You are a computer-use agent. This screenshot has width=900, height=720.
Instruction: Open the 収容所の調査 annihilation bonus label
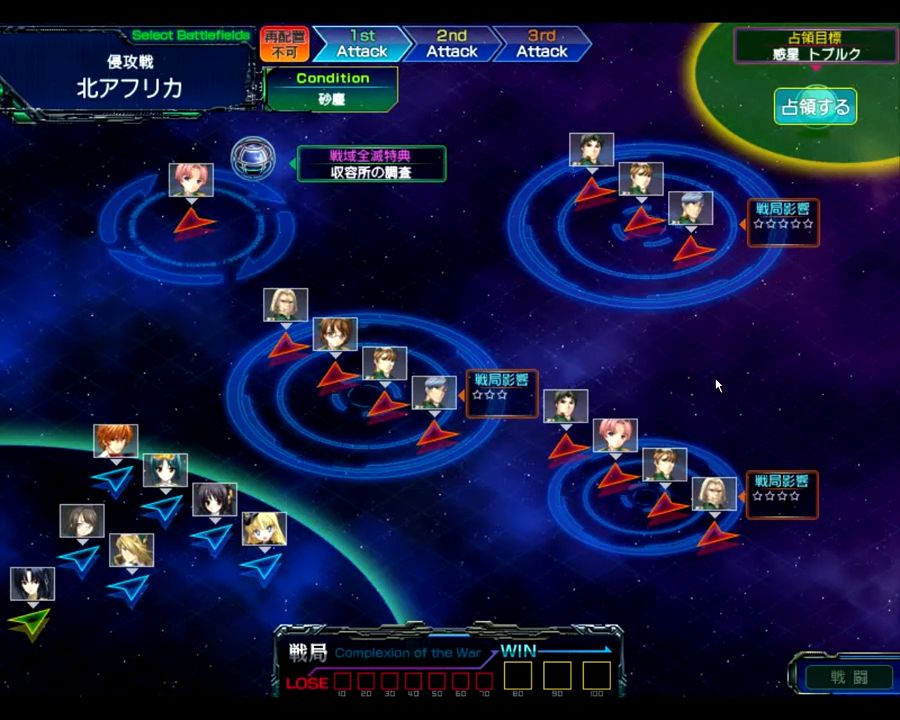[x=371, y=172]
